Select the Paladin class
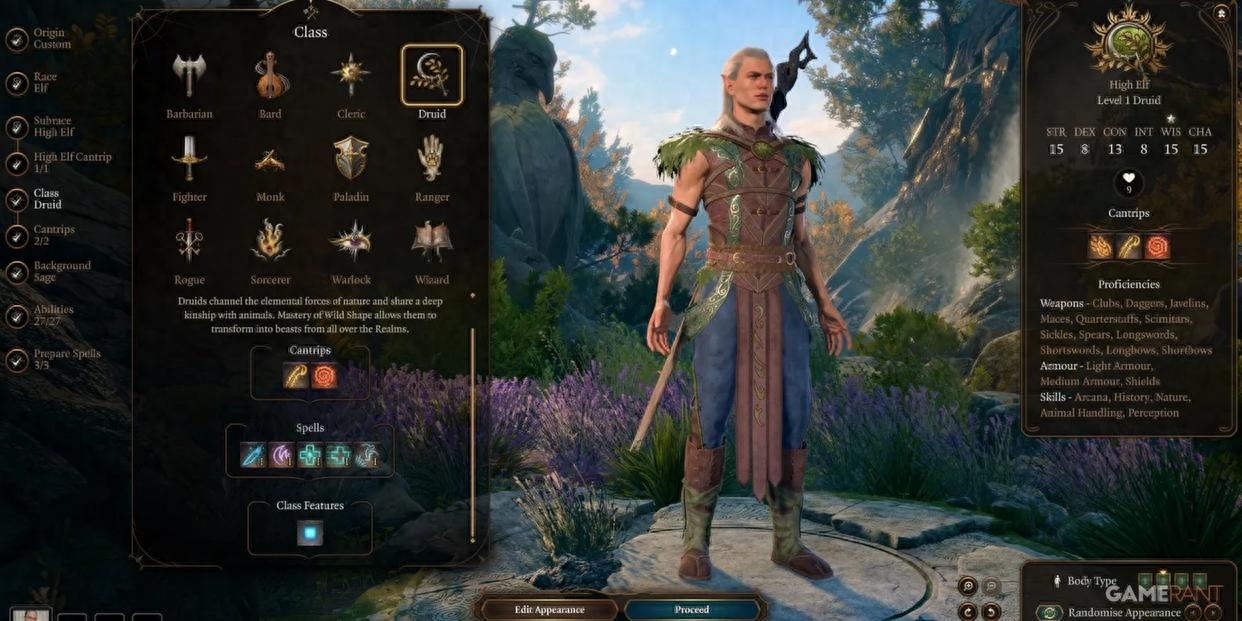Image resolution: width=1242 pixels, height=621 pixels. pyautogui.click(x=351, y=159)
